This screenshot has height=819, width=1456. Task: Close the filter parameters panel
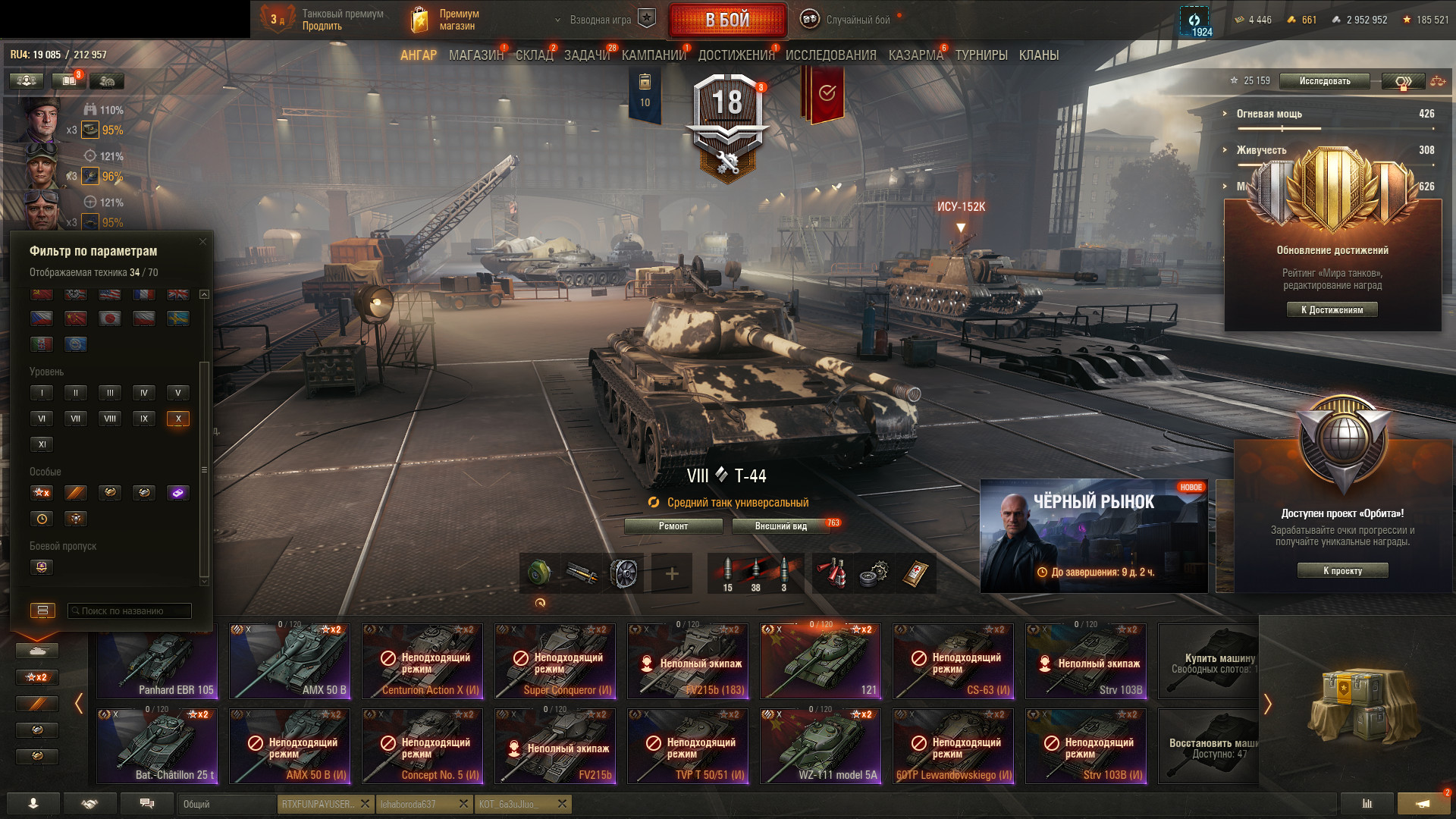(202, 242)
